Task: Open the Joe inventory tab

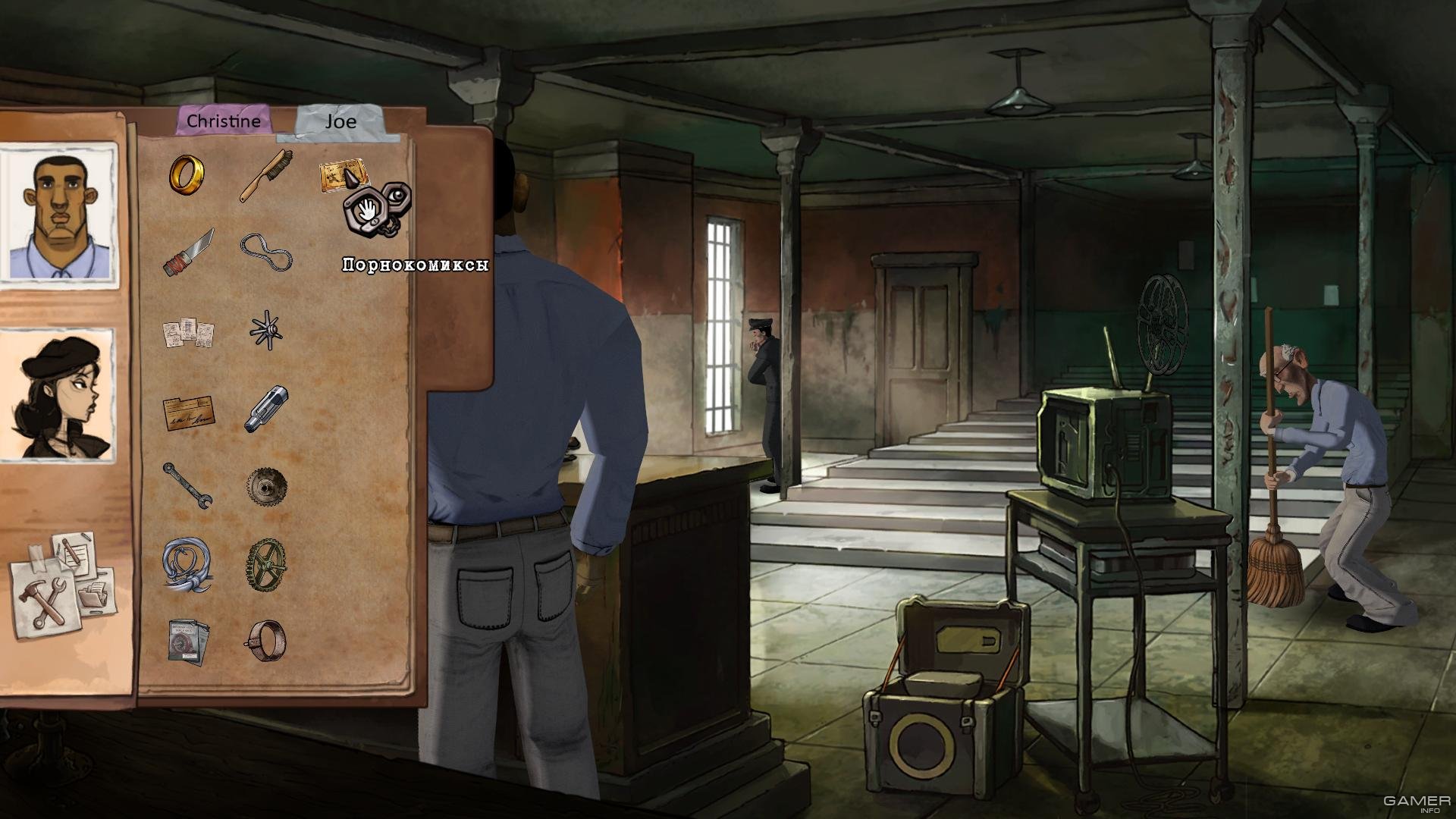Action: tap(340, 122)
